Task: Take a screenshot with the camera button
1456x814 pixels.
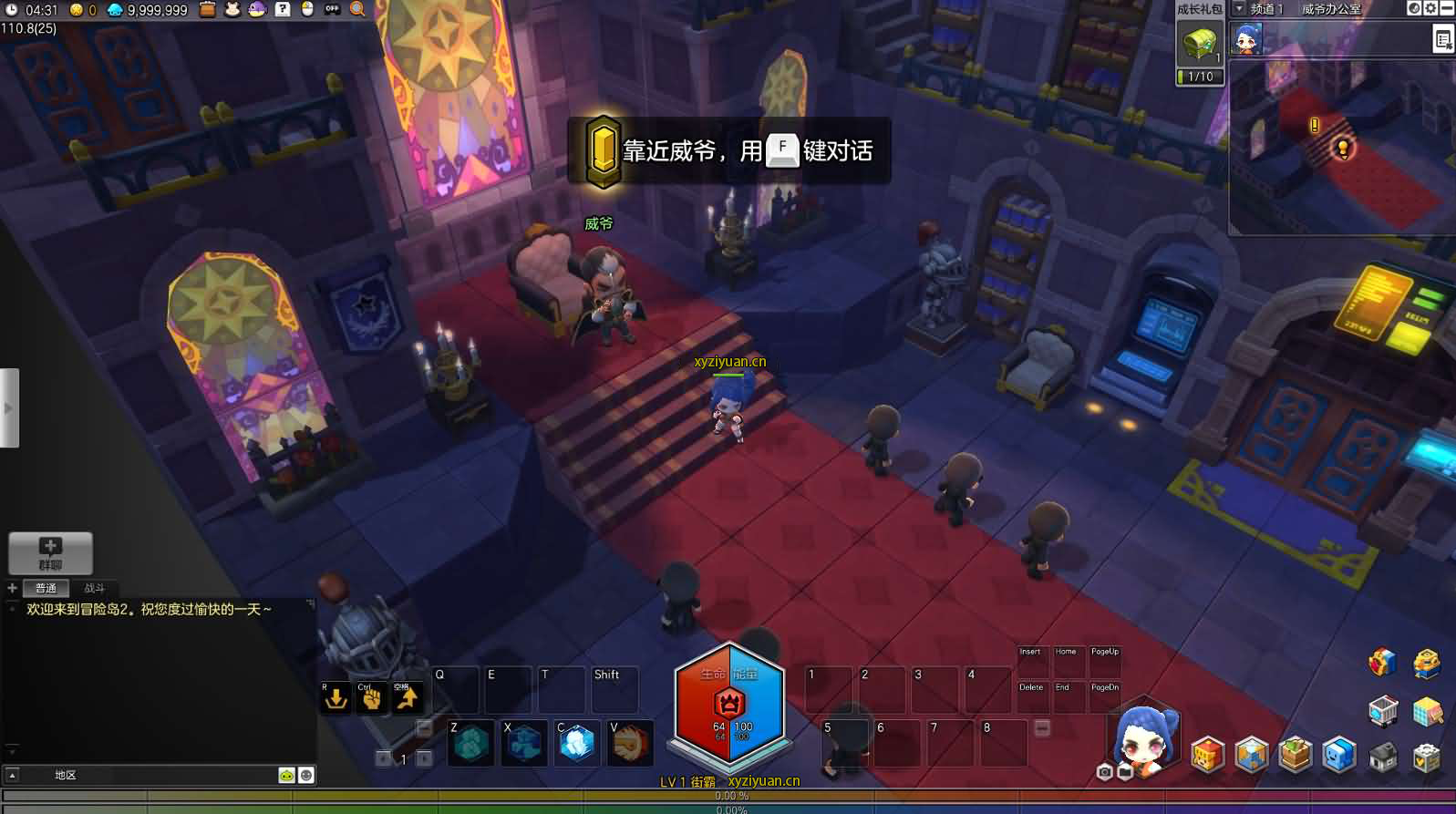Action: pyautogui.click(x=1105, y=772)
